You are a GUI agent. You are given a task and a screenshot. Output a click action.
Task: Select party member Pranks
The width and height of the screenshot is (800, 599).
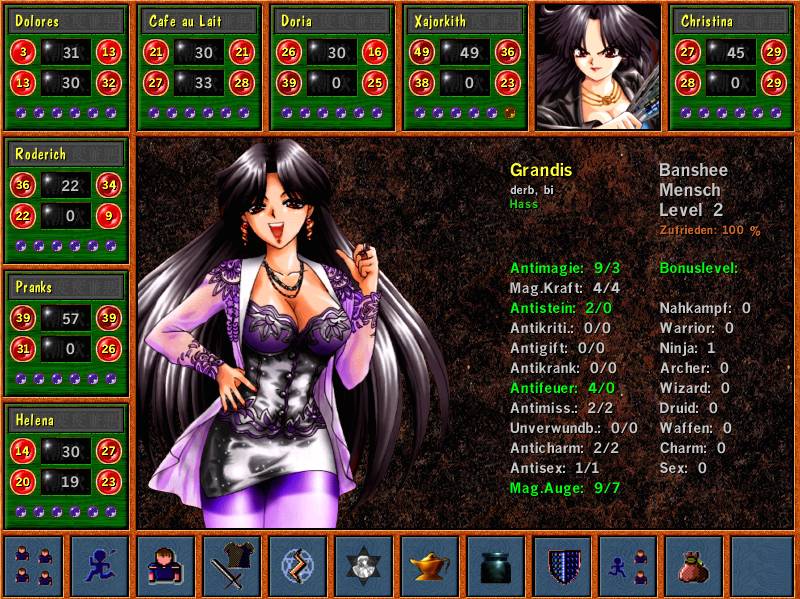pyautogui.click(x=67, y=334)
